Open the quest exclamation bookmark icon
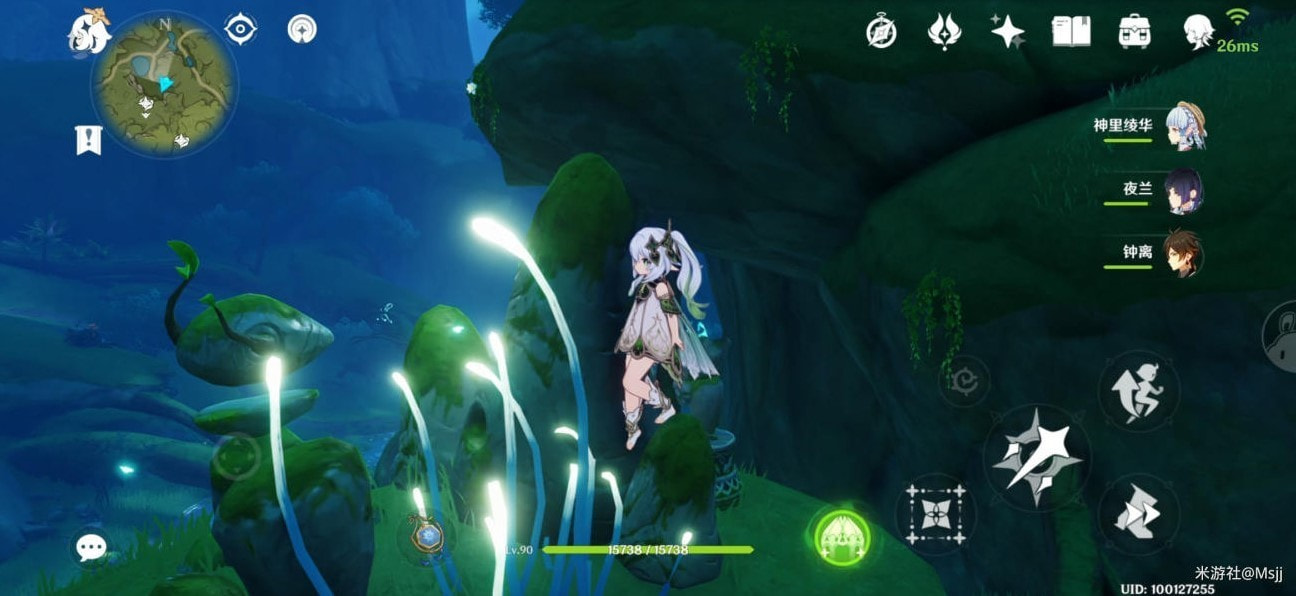 pyautogui.click(x=89, y=140)
